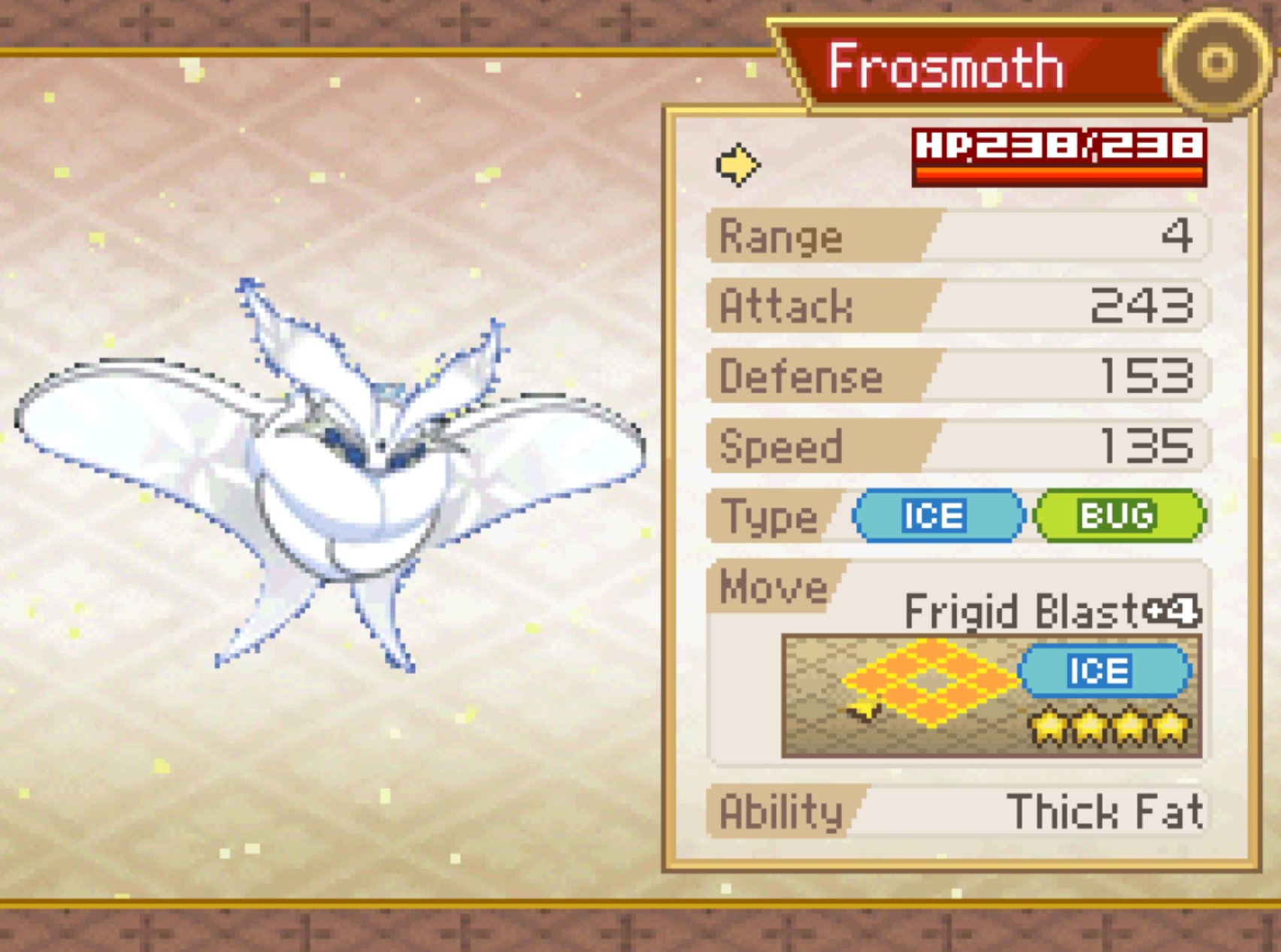Screen dimensions: 1281x952
Task: Select the yellow diamond arrow icon
Action: click(x=737, y=164)
